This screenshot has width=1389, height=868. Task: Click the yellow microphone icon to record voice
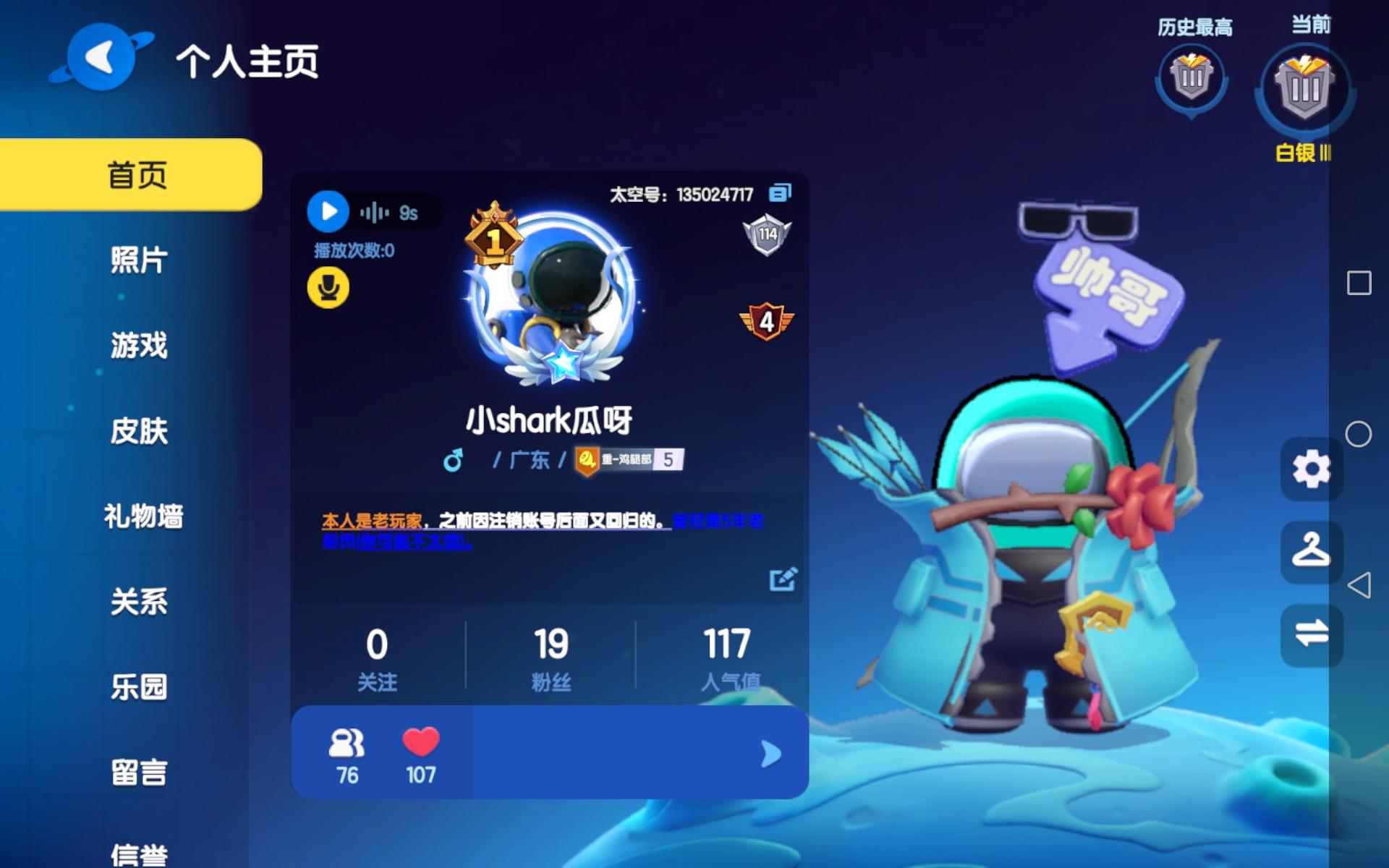click(x=329, y=286)
